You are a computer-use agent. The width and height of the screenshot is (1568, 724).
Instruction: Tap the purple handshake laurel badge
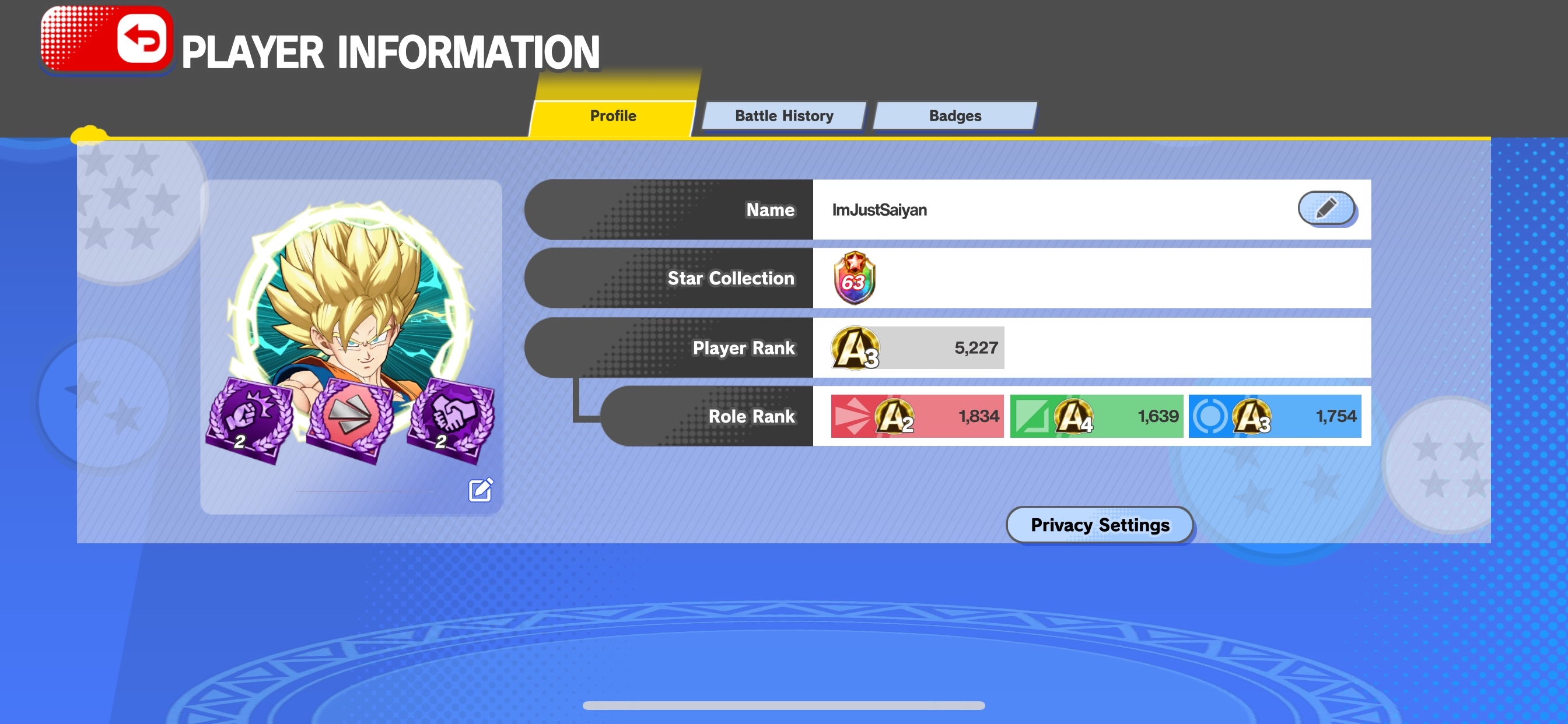pyautogui.click(x=451, y=419)
